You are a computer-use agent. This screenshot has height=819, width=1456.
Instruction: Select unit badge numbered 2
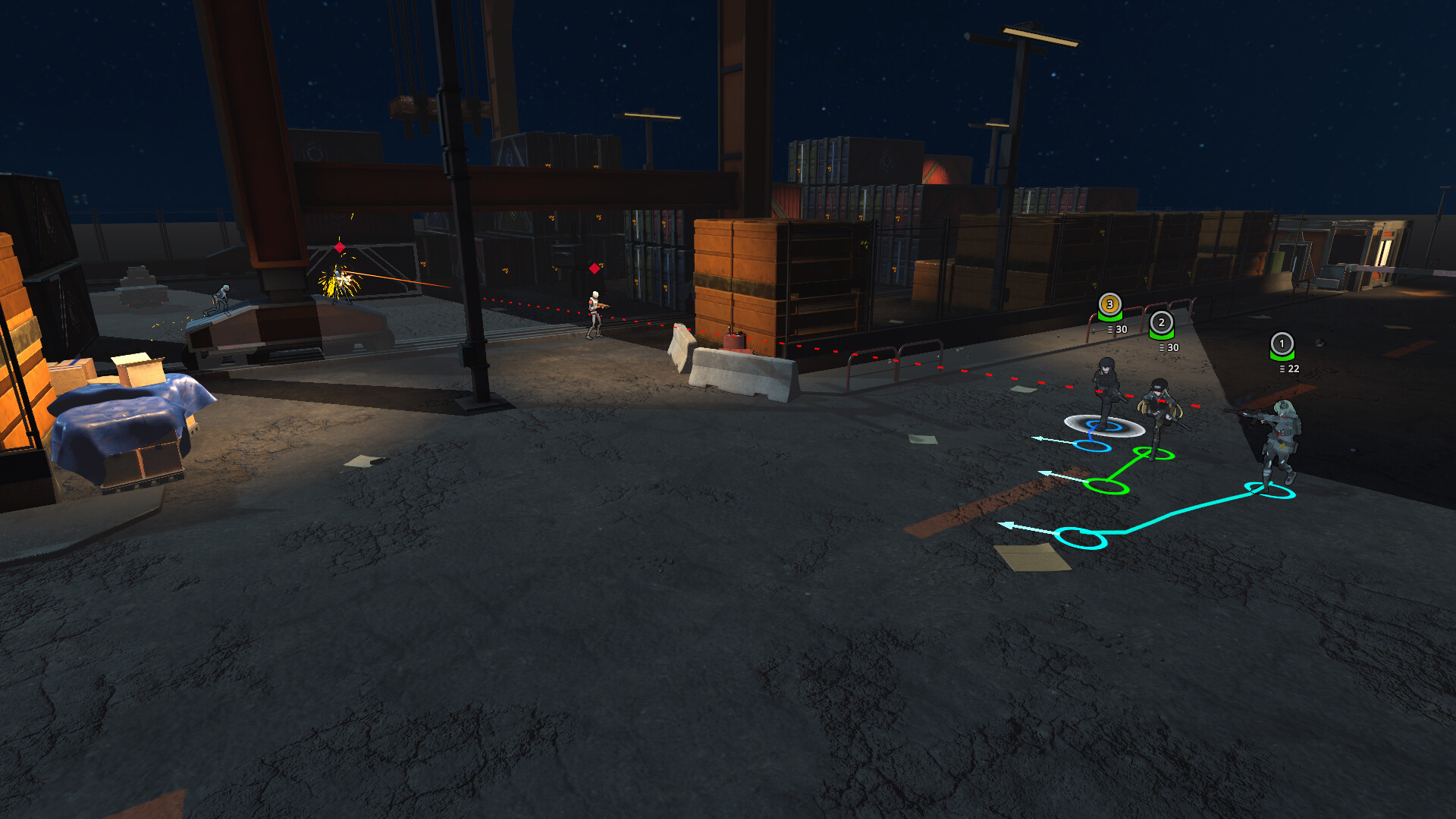[1161, 324]
